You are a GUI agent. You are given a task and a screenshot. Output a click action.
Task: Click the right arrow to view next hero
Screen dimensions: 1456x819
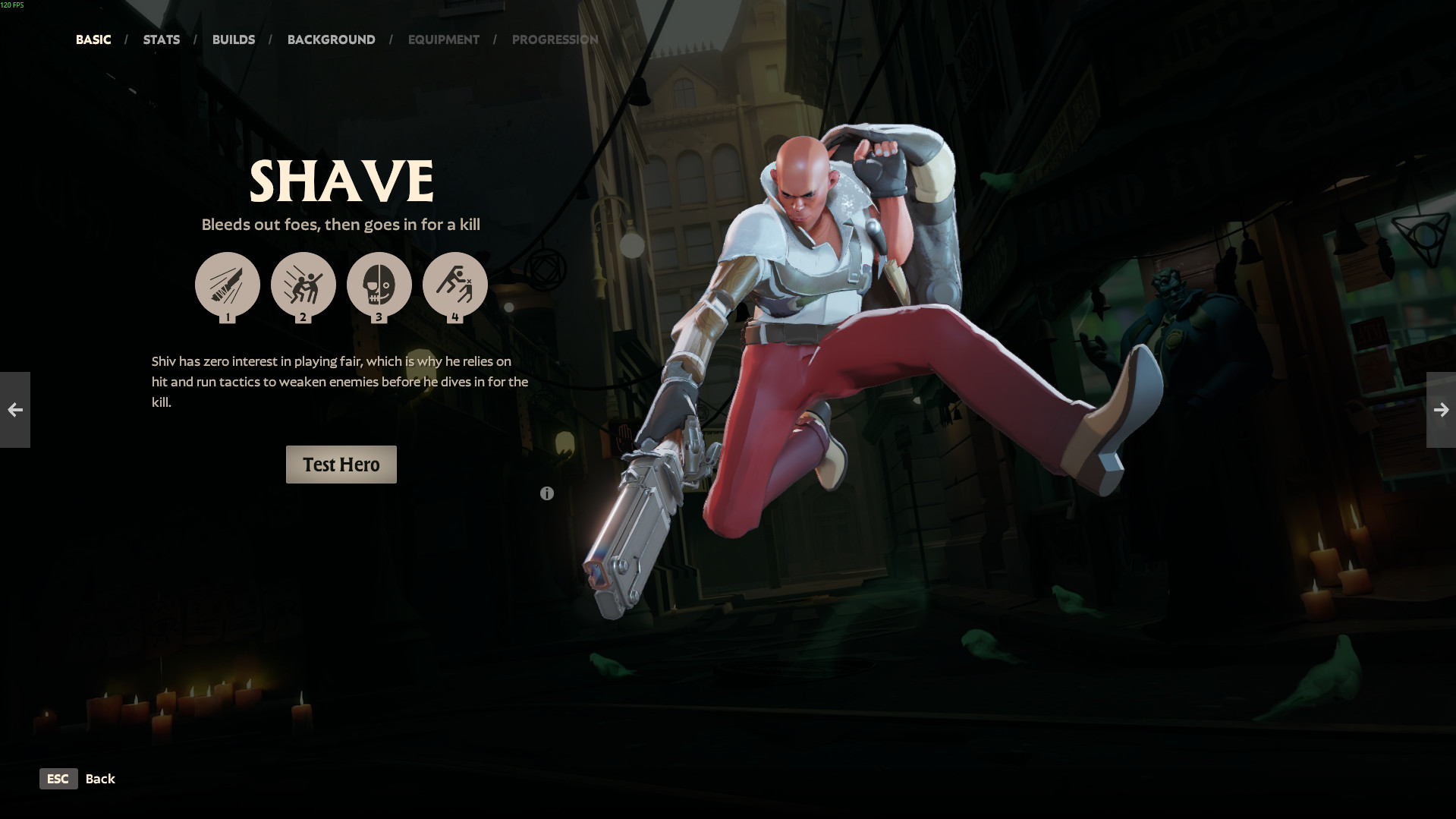click(1441, 410)
